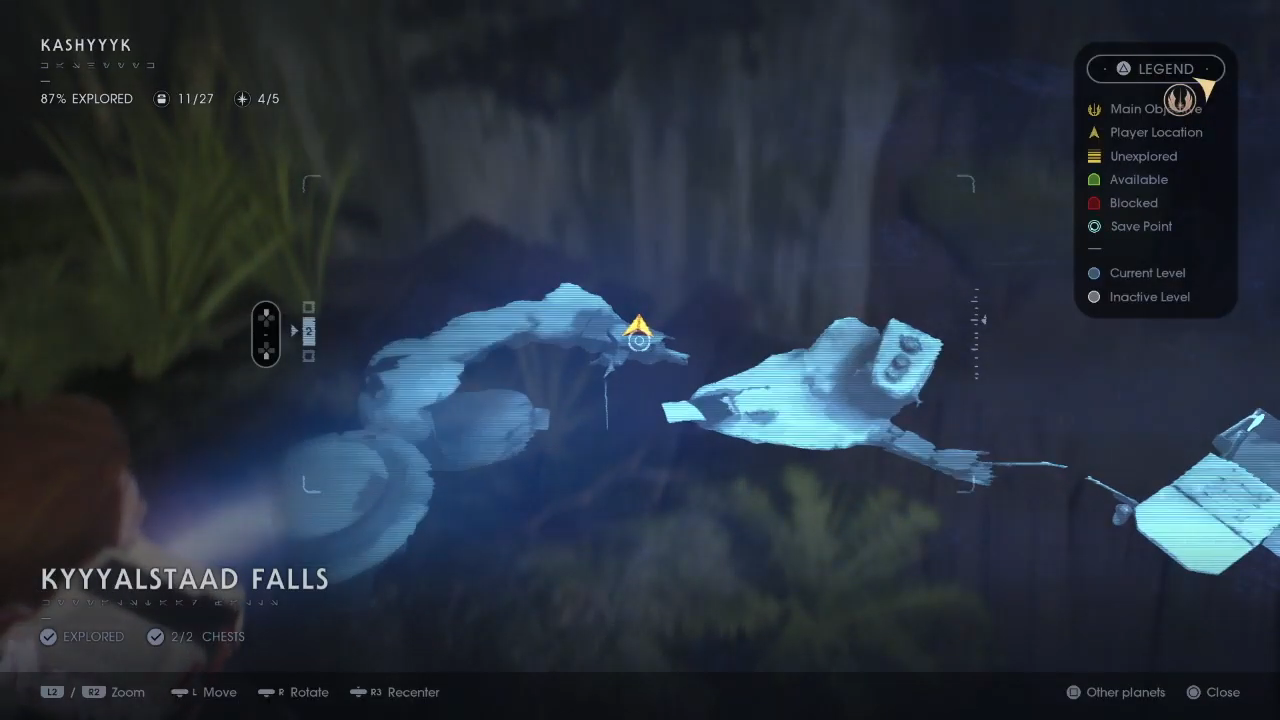Click the 2/2 Chests completion checkmark
Screen dimensions: 1280x720
click(156, 636)
